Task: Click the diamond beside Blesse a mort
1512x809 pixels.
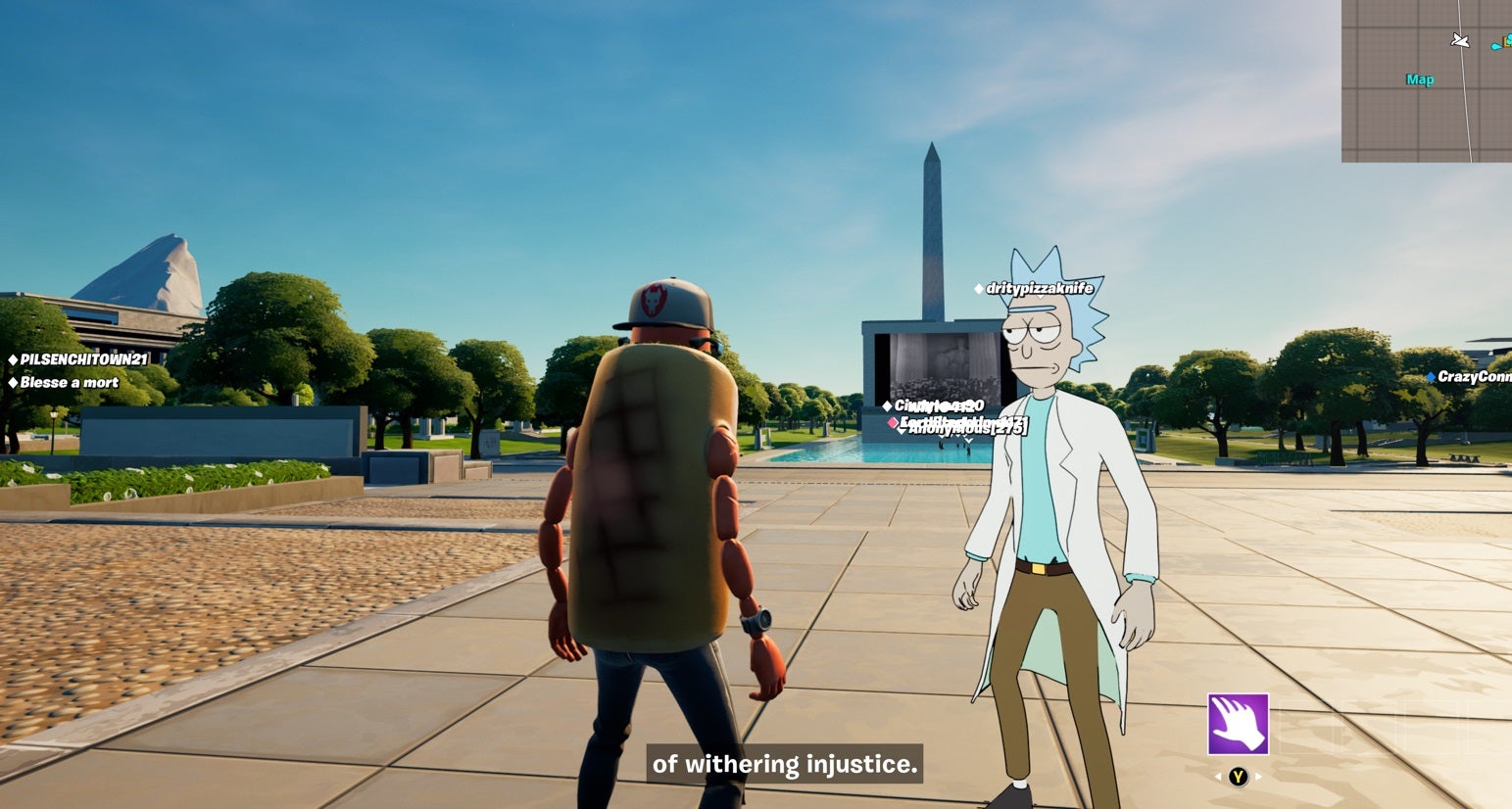Action: pyautogui.click(x=13, y=382)
